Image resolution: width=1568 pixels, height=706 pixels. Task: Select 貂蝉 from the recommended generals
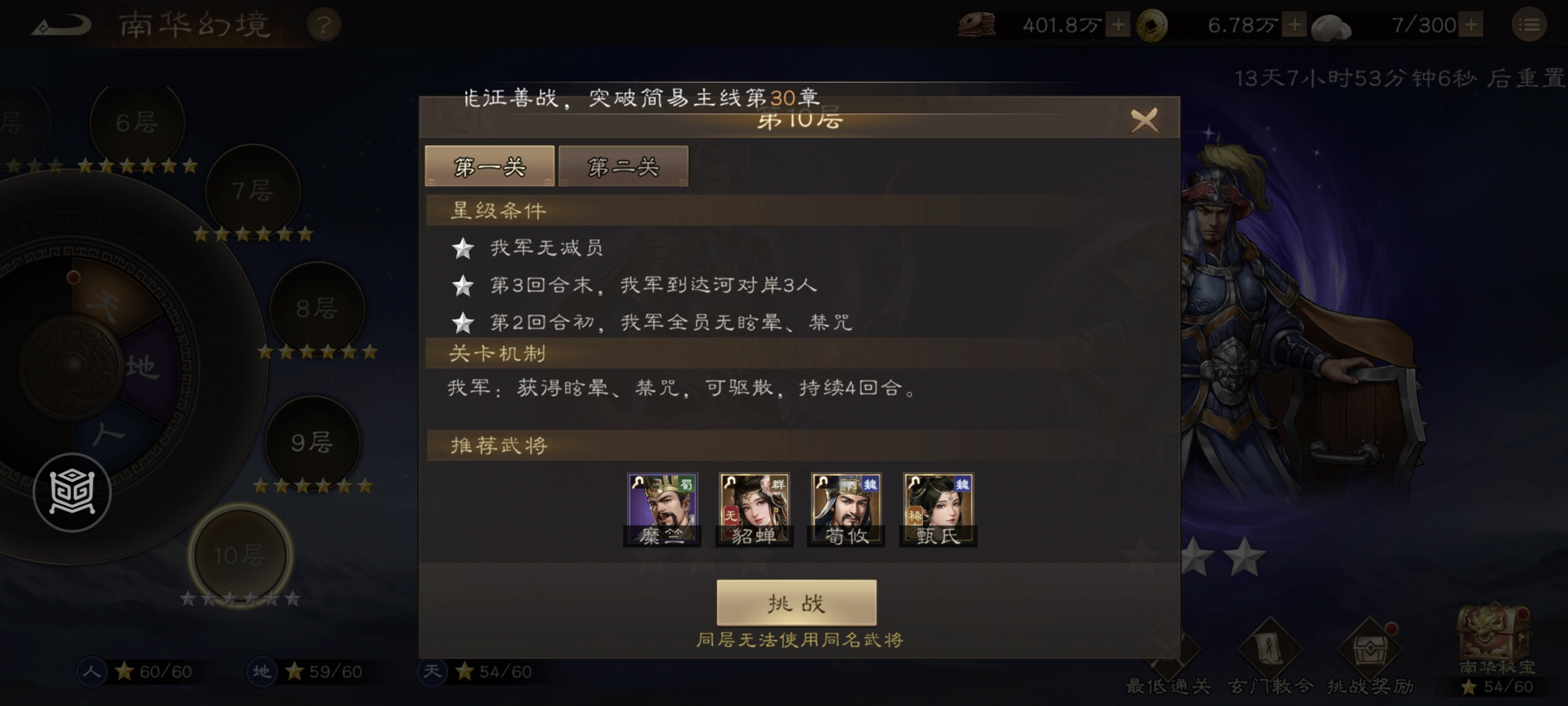point(755,507)
